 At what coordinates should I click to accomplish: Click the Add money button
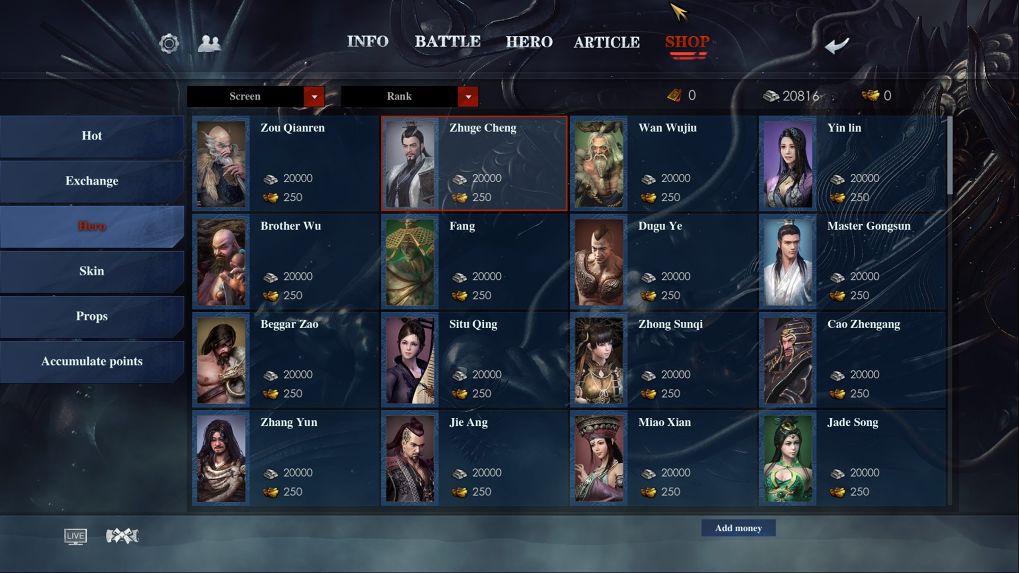click(x=738, y=528)
